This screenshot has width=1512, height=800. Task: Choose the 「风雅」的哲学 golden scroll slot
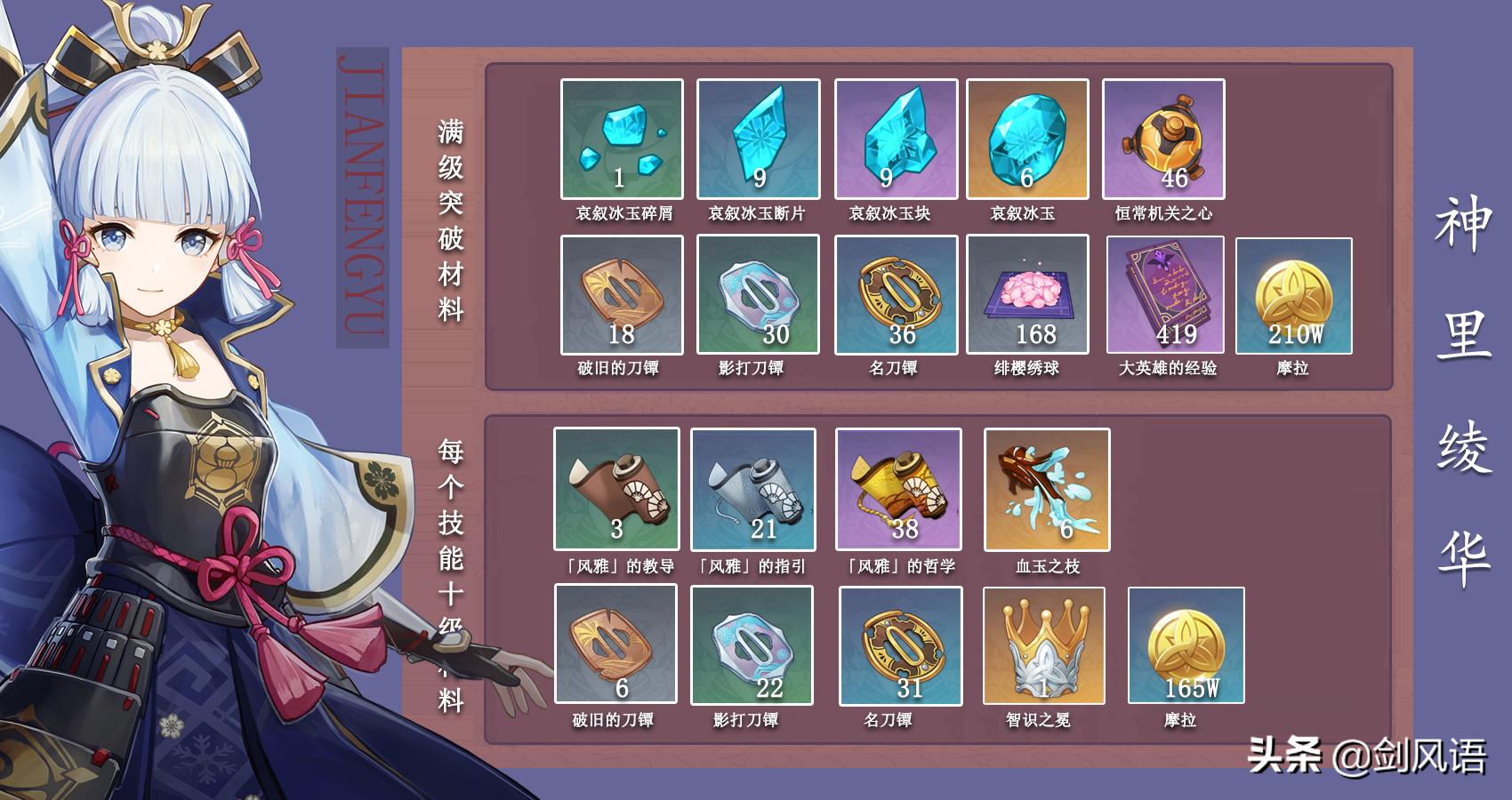tap(898, 489)
